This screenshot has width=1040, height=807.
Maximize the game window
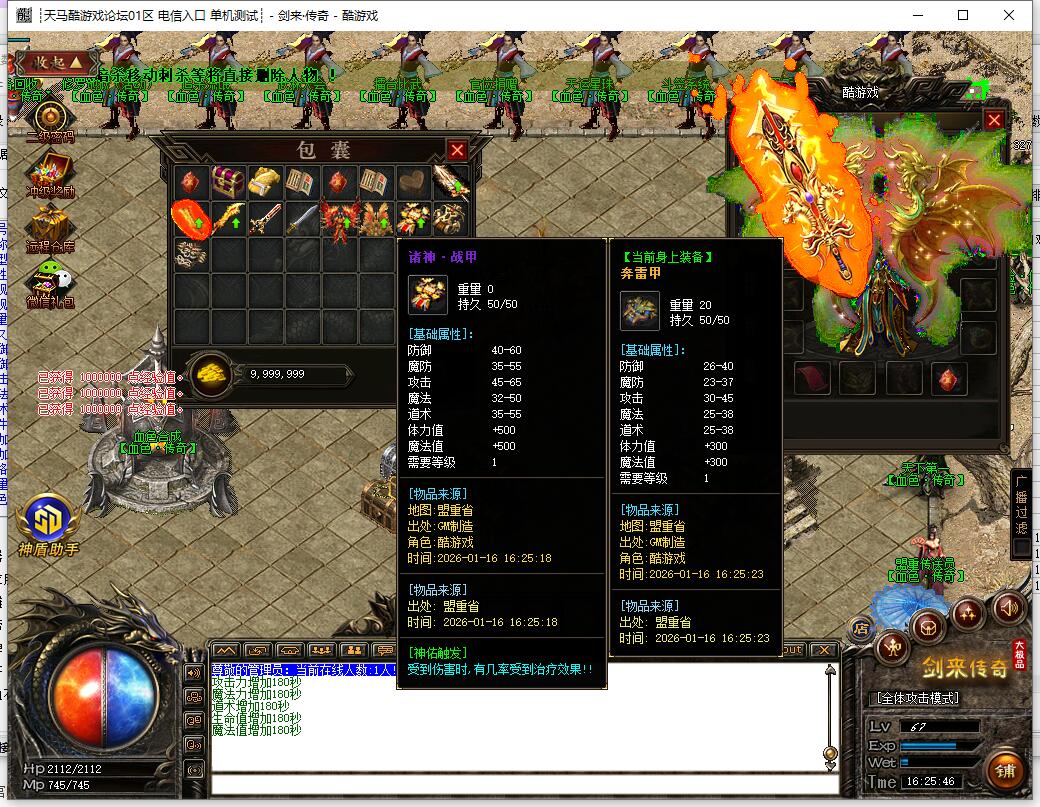963,15
